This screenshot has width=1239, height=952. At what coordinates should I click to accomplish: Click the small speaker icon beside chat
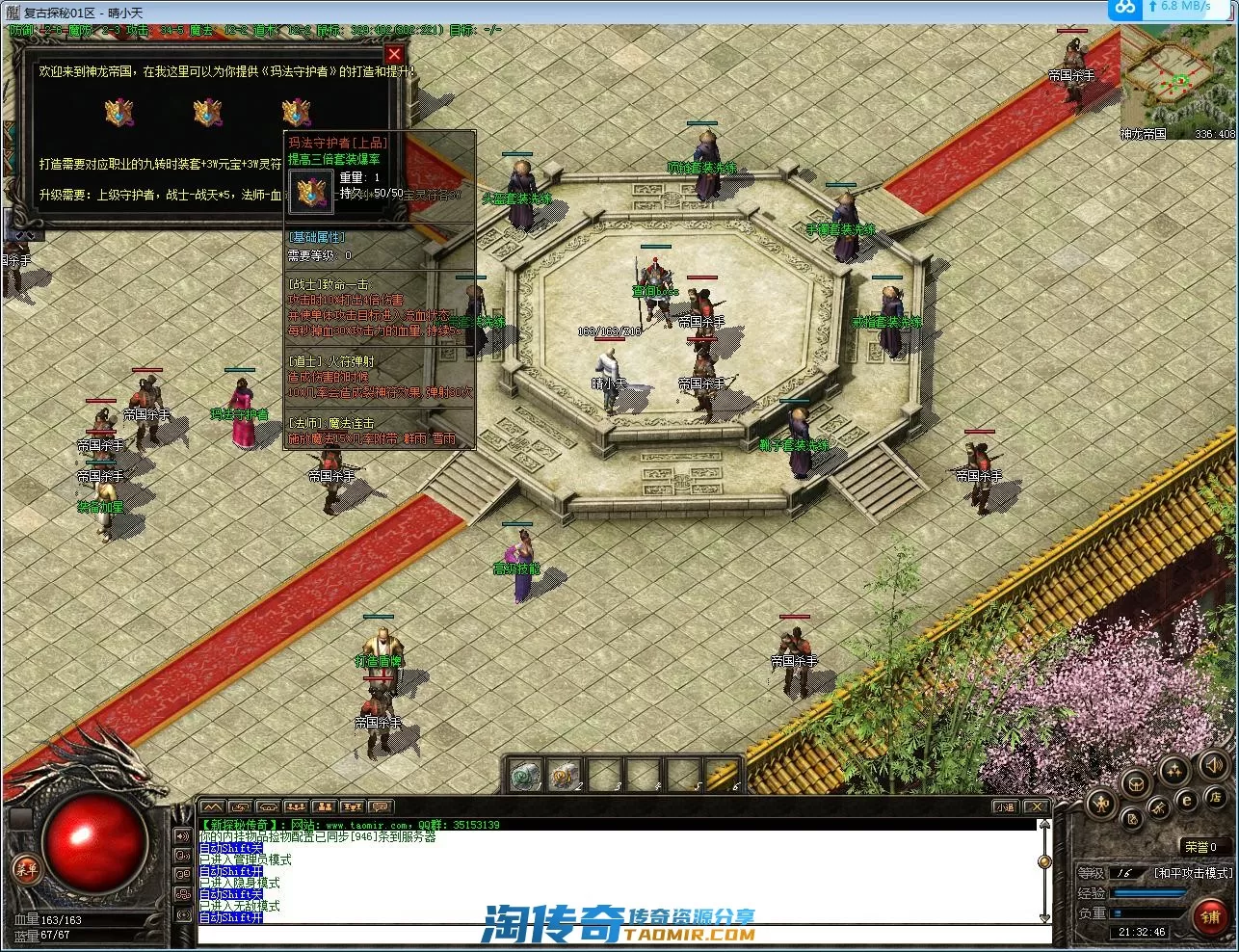coord(182,836)
